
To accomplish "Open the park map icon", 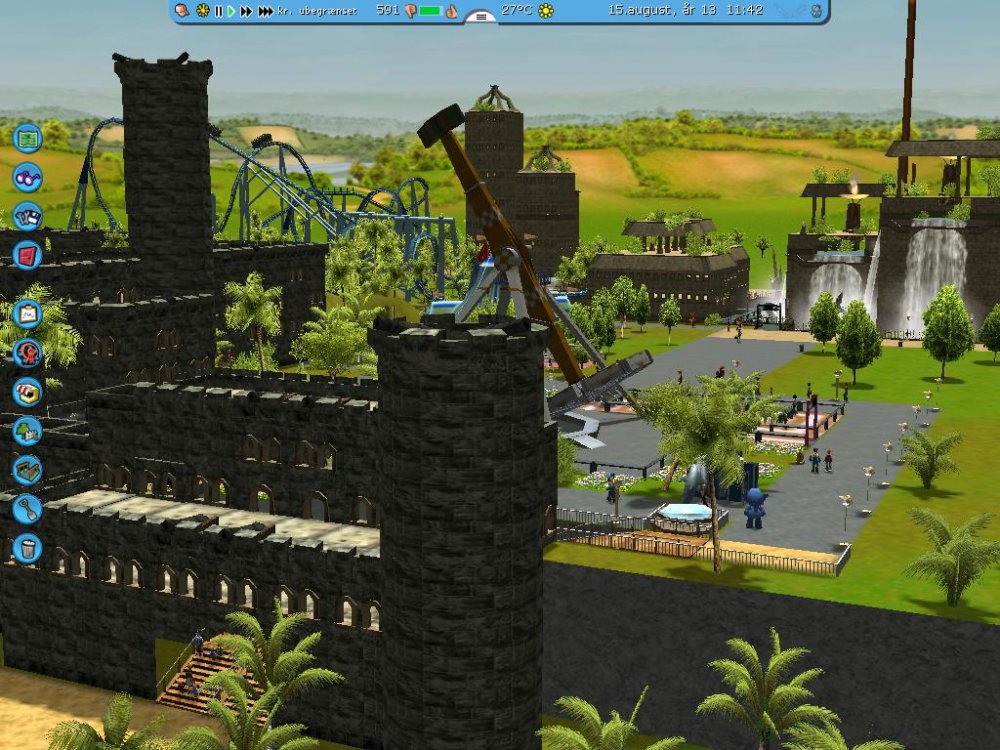I will (27, 137).
